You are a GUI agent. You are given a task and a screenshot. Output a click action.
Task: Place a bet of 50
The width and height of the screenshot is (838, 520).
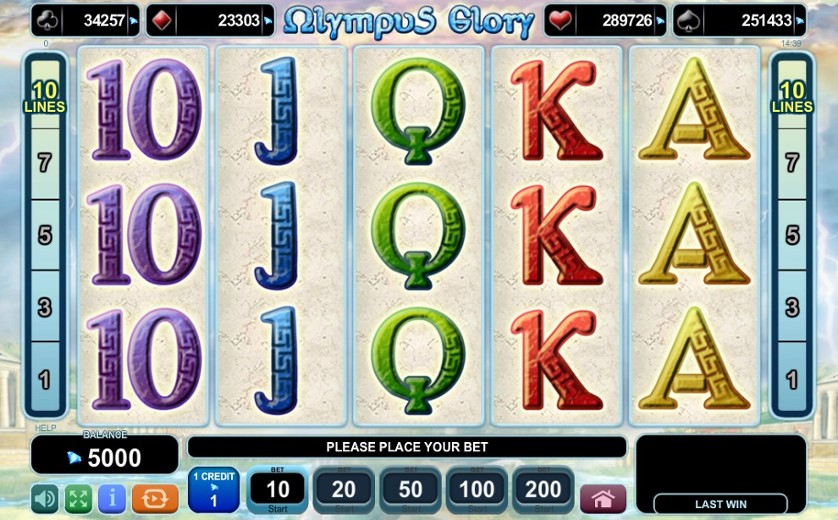coord(410,490)
